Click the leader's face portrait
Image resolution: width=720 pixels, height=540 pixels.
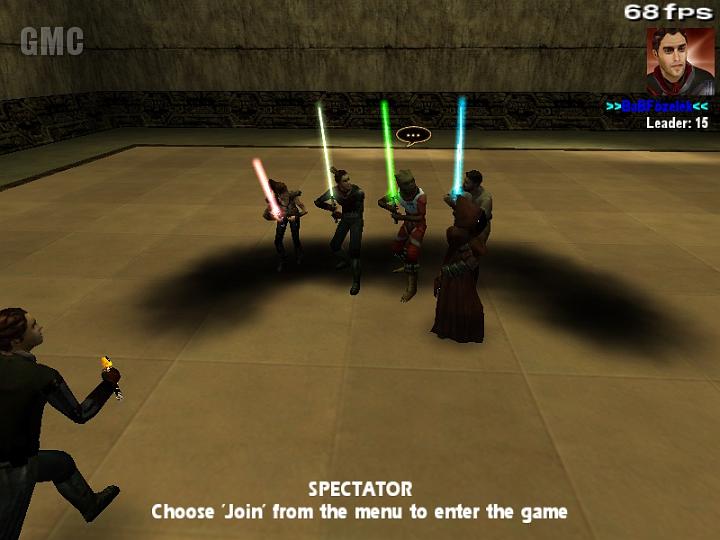[x=679, y=60]
